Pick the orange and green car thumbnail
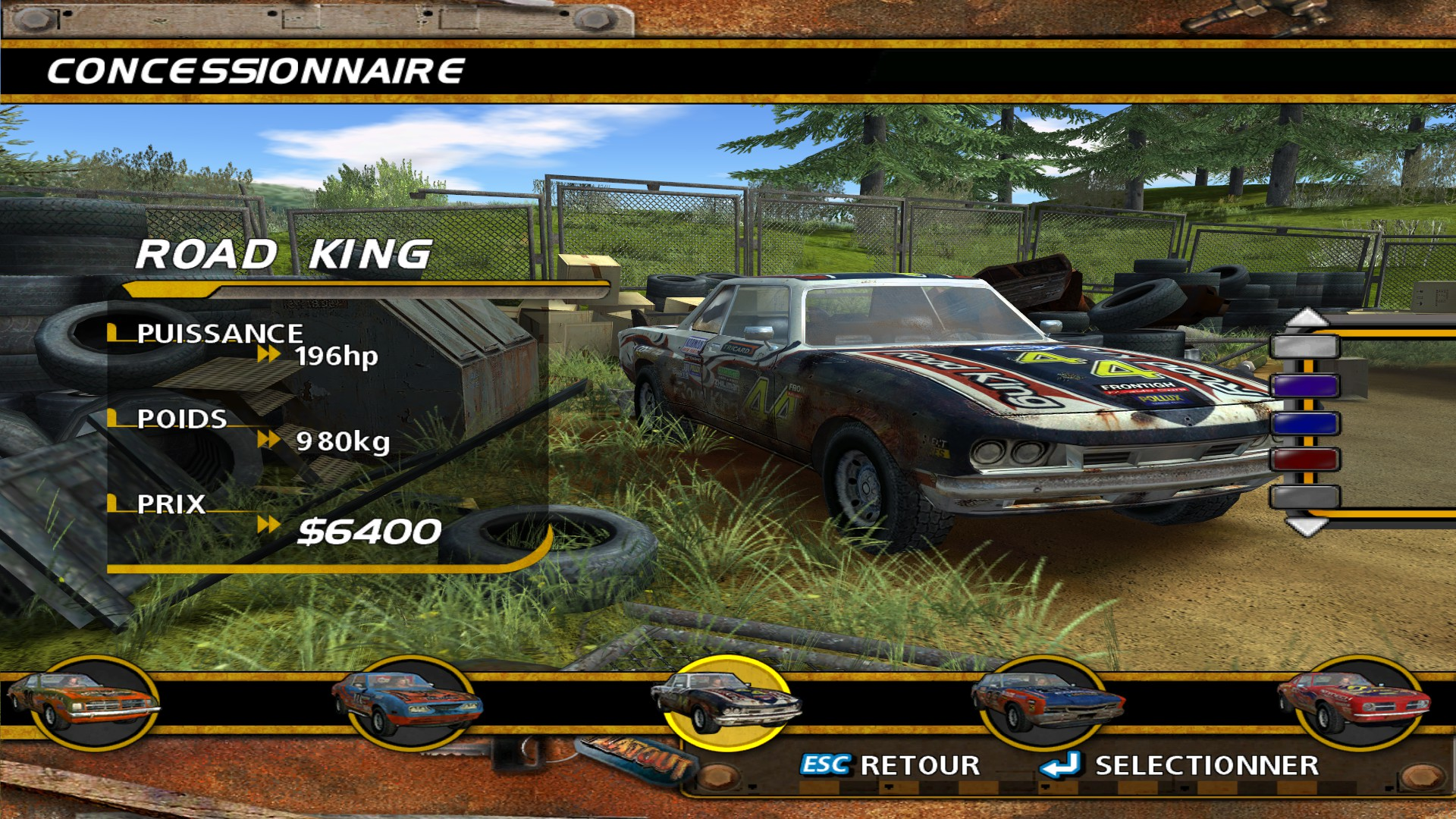The width and height of the screenshot is (1456, 819). [x=83, y=702]
